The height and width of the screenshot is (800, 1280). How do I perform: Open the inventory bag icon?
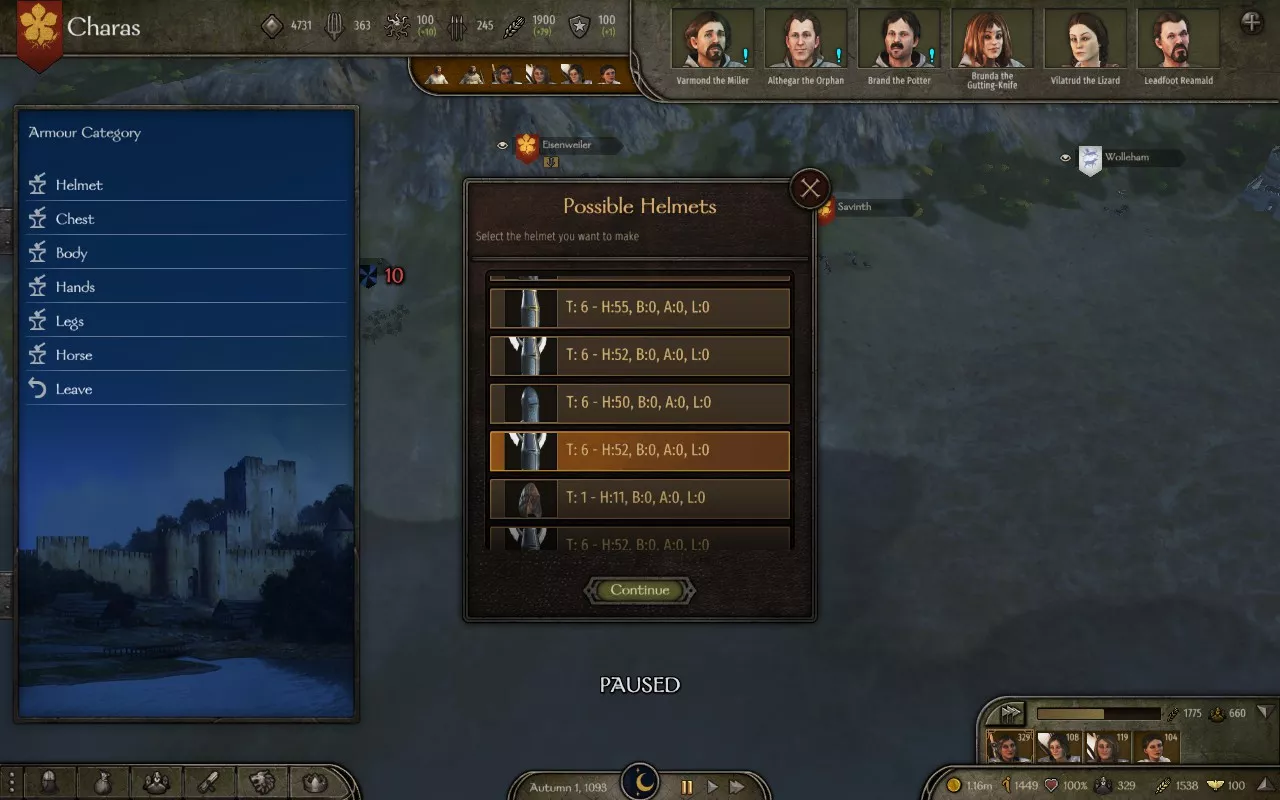coord(104,782)
